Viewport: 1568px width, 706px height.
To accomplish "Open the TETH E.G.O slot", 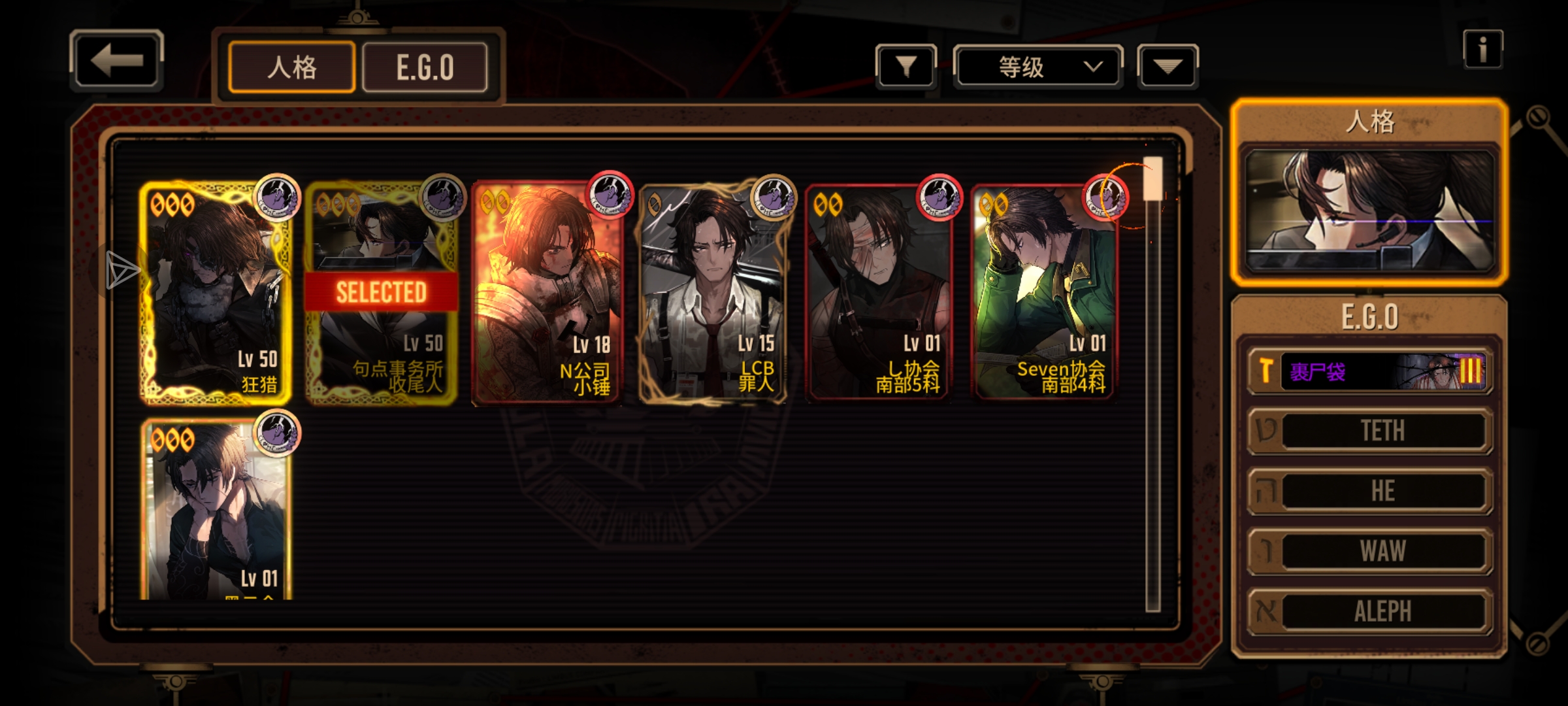I will point(1371,431).
